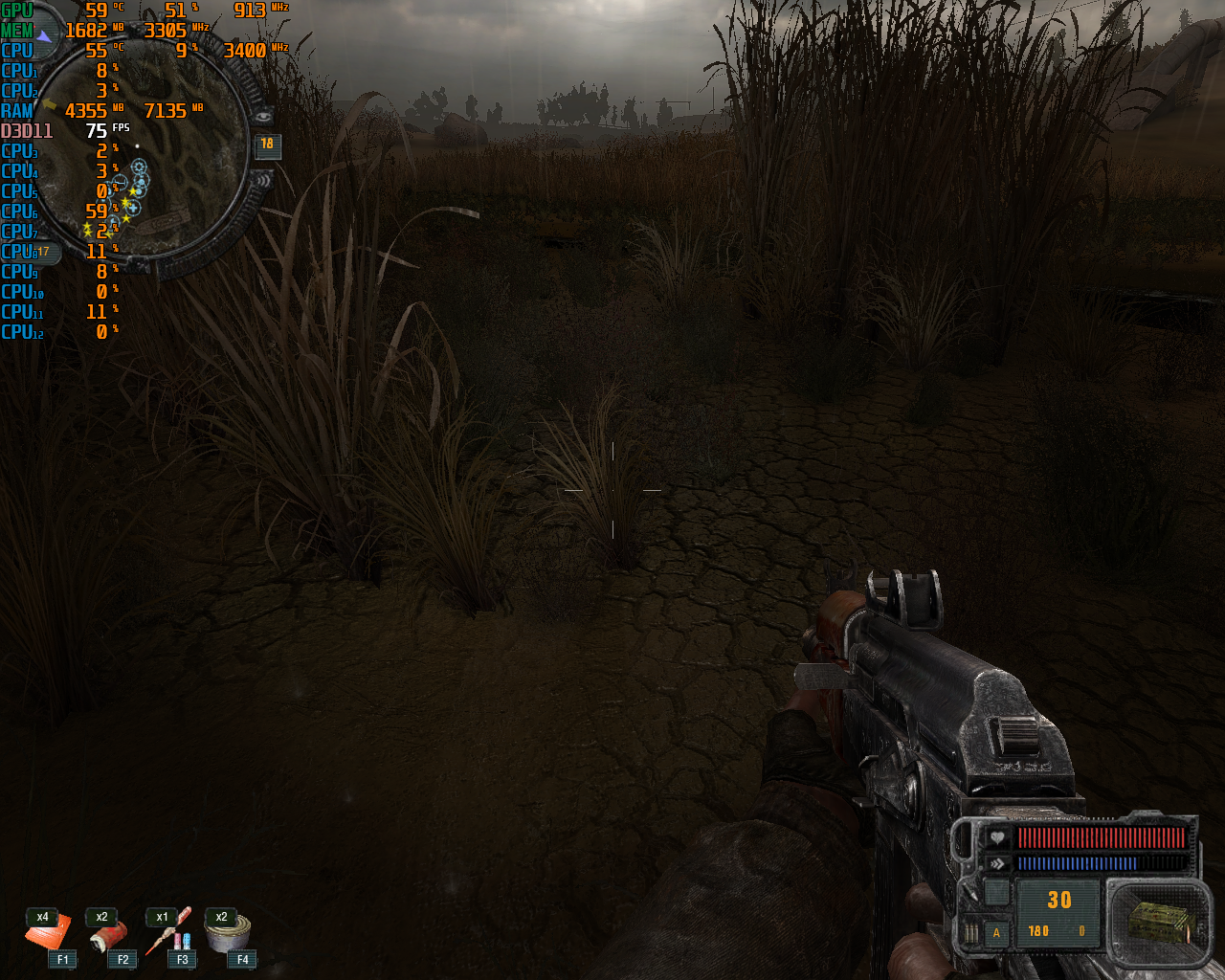Screen dimensions: 1225x980
Task: Click the heart health icon on the HUD
Action: pos(996,837)
